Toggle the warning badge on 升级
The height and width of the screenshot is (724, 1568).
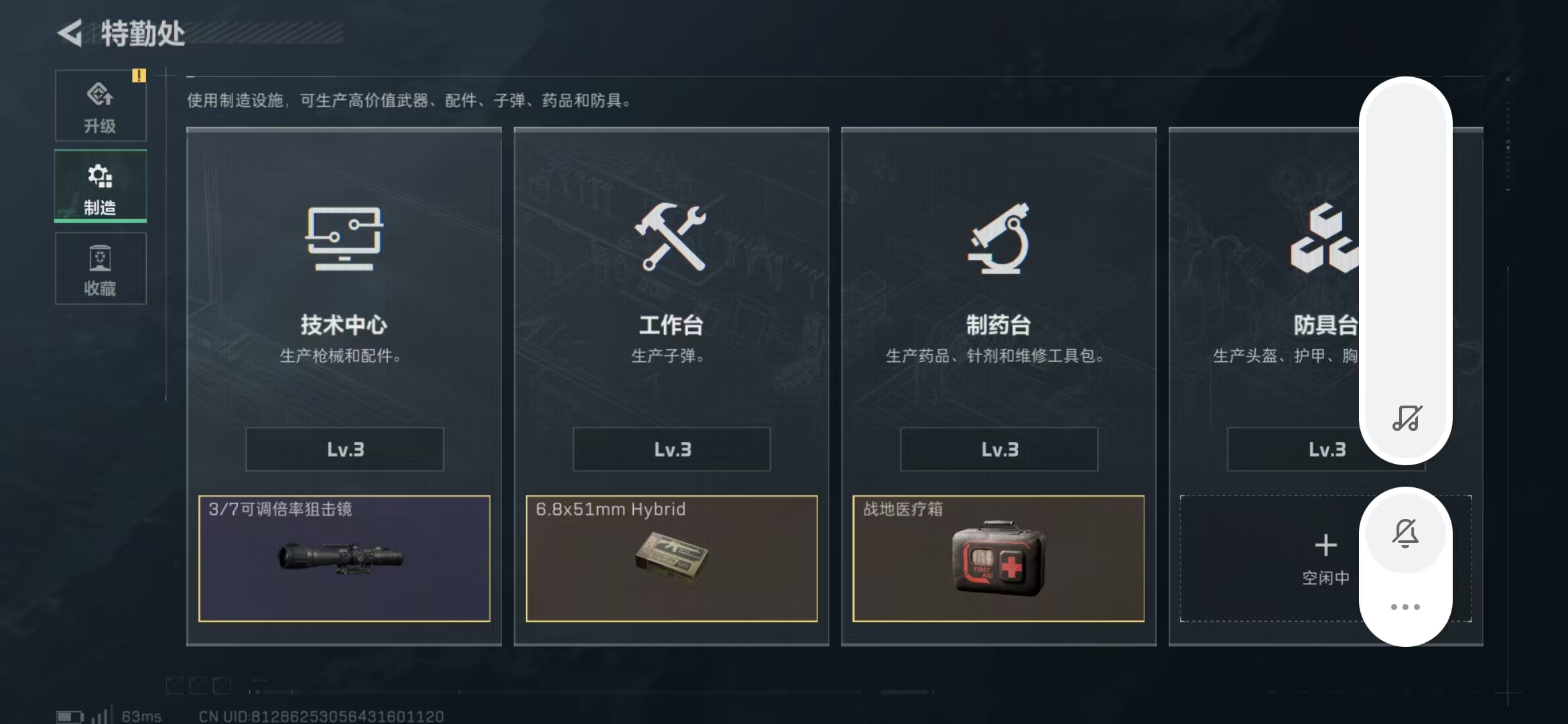point(139,76)
